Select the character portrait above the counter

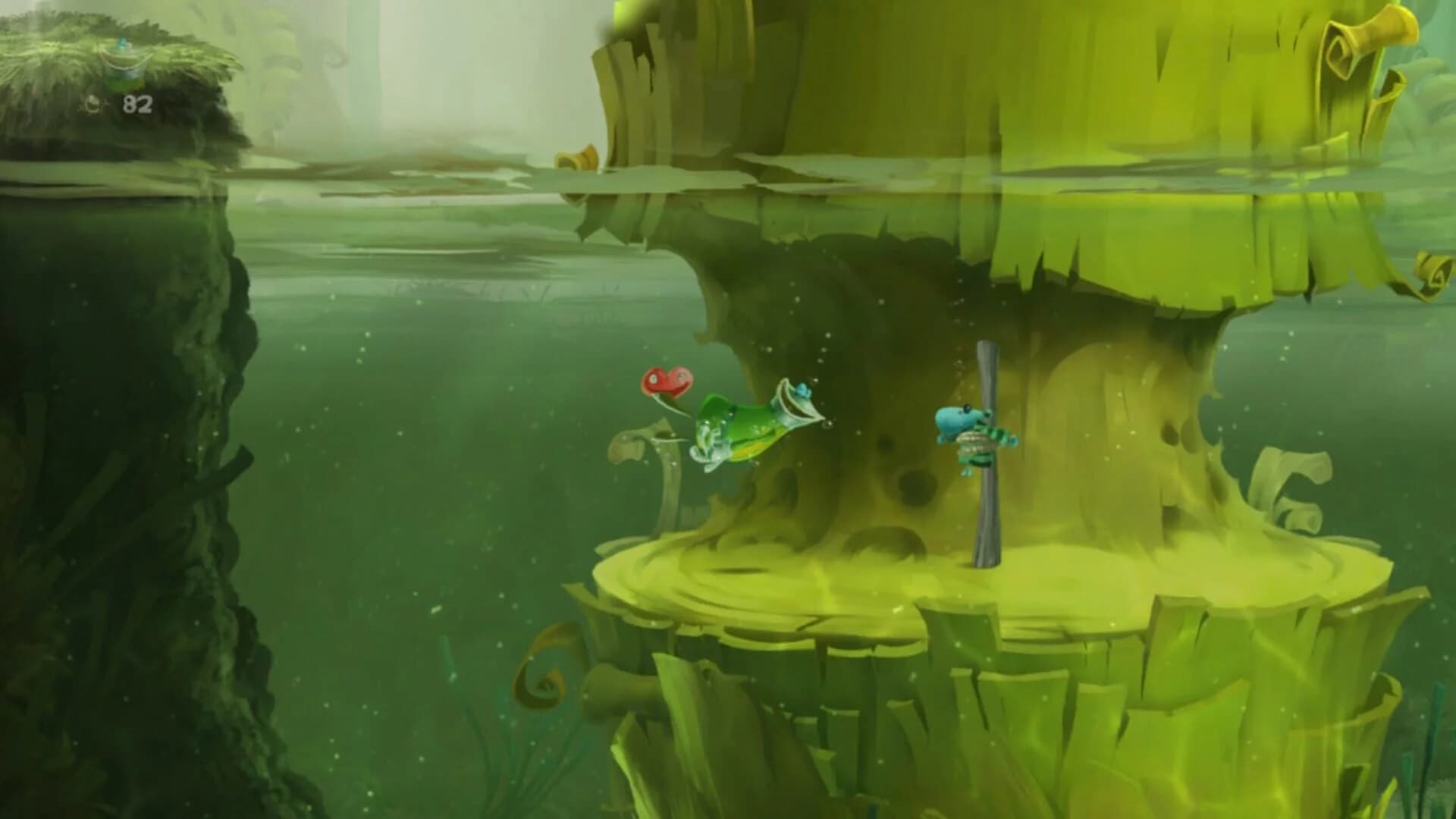125,68
